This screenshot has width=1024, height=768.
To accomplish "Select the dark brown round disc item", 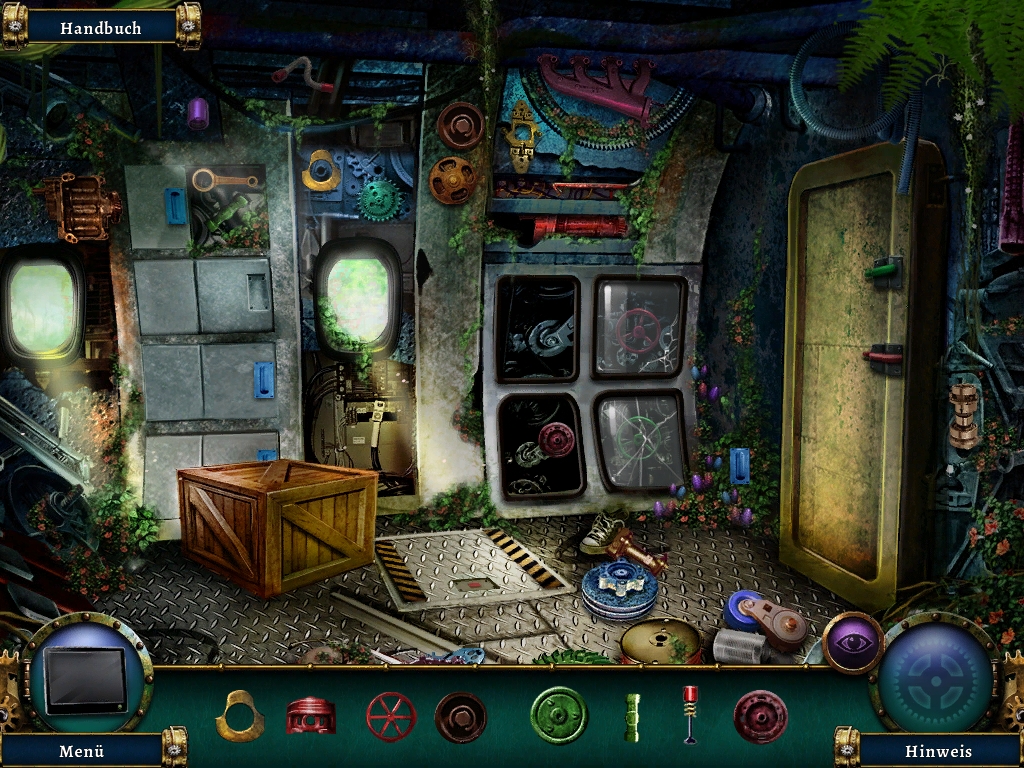I will point(461,717).
